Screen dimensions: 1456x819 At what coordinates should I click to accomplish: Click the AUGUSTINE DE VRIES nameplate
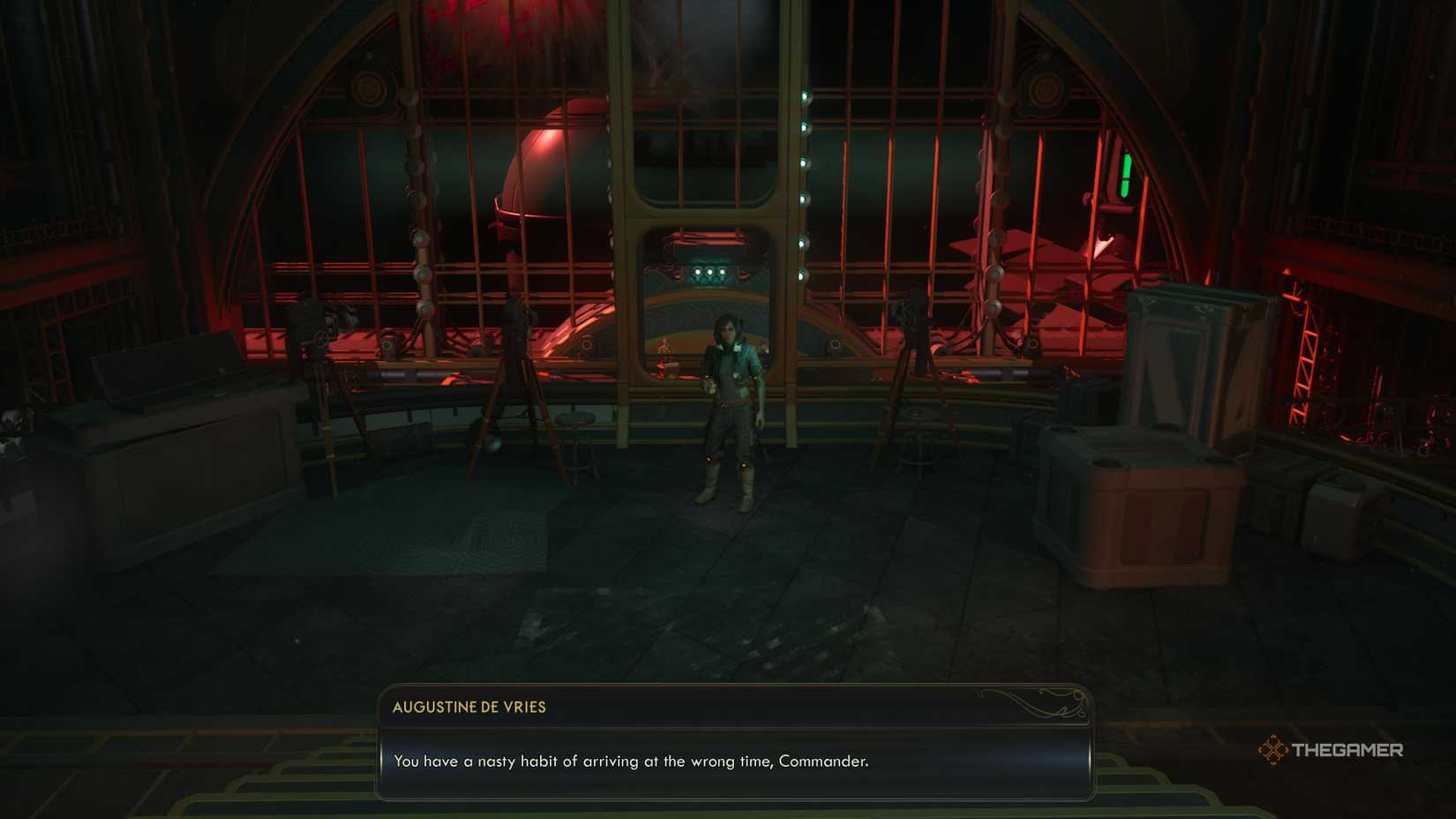(x=469, y=706)
